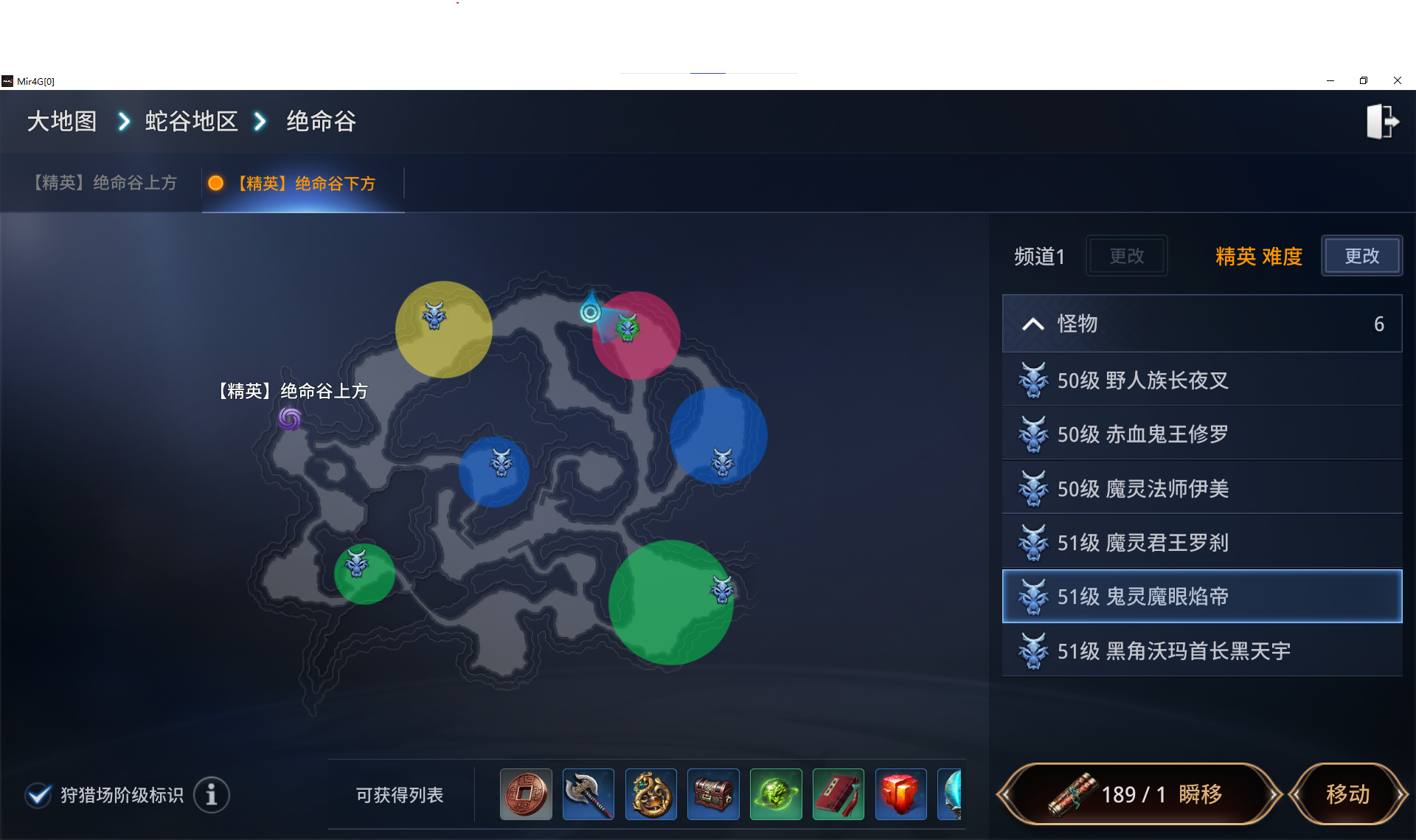
Task: Select the copper coin item icon
Action: [x=525, y=794]
